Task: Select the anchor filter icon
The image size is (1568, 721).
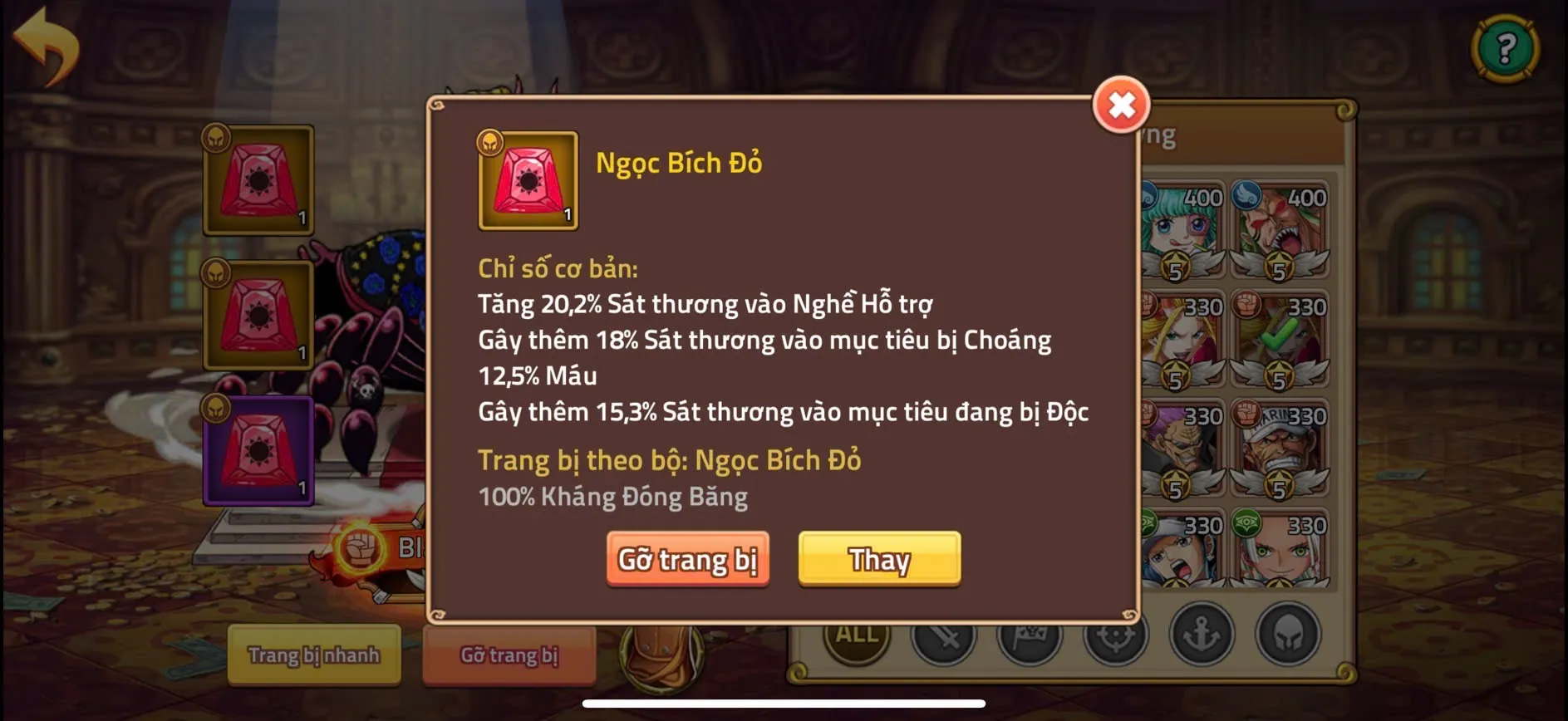Action: tap(1201, 635)
